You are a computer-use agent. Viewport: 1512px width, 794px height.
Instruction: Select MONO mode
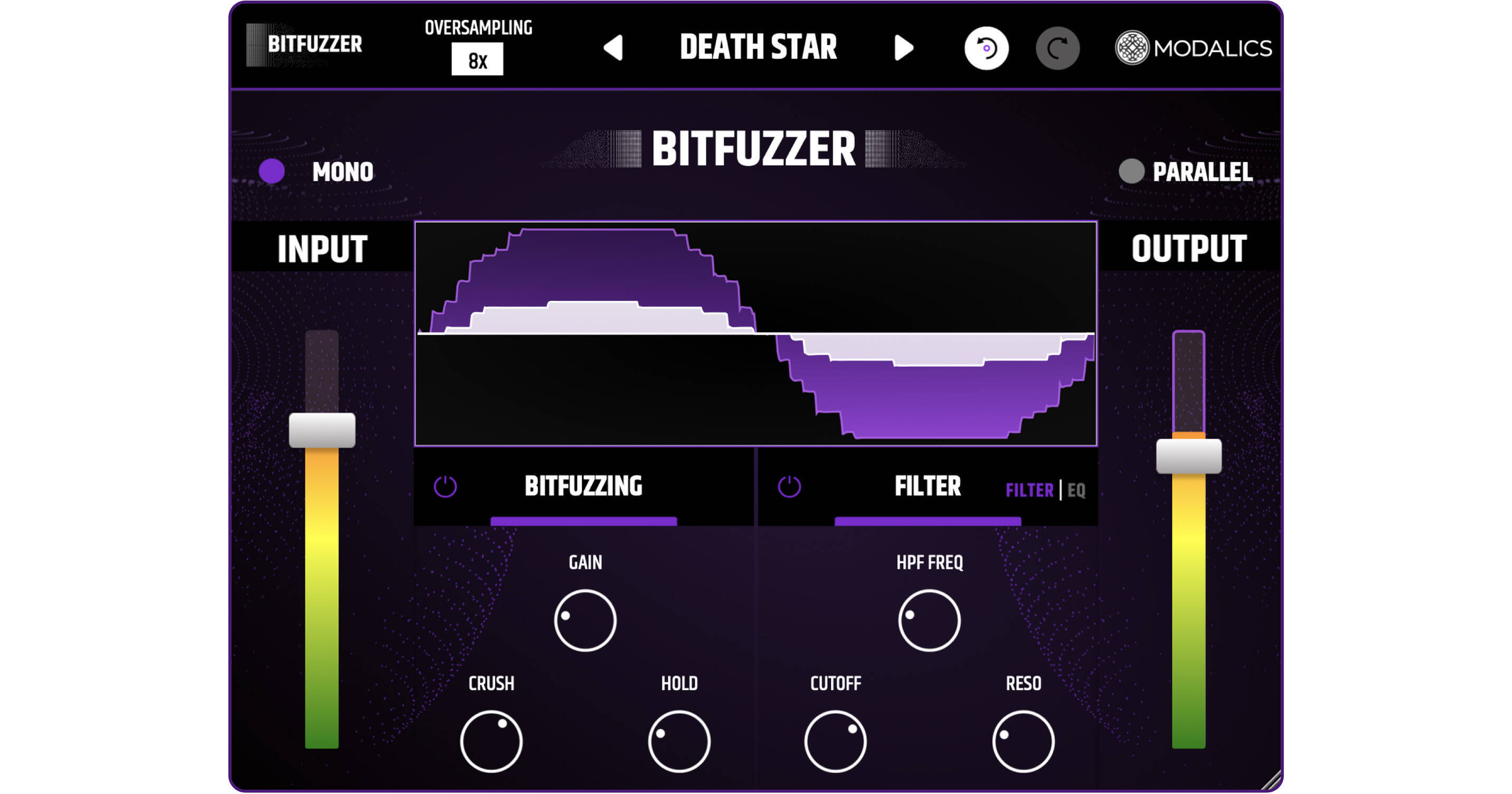pyautogui.click(x=273, y=172)
